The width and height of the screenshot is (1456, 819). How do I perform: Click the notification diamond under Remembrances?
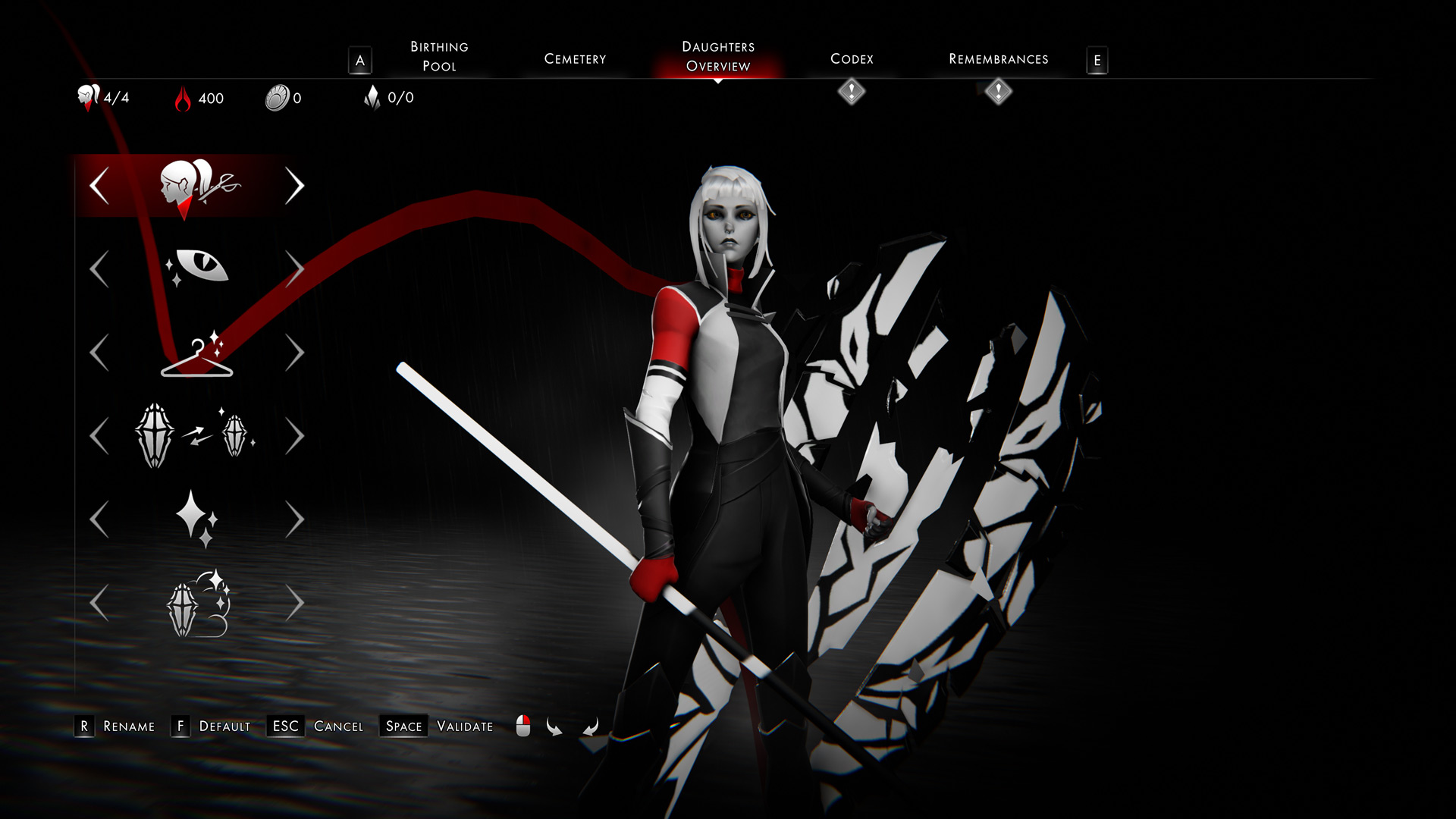[998, 93]
